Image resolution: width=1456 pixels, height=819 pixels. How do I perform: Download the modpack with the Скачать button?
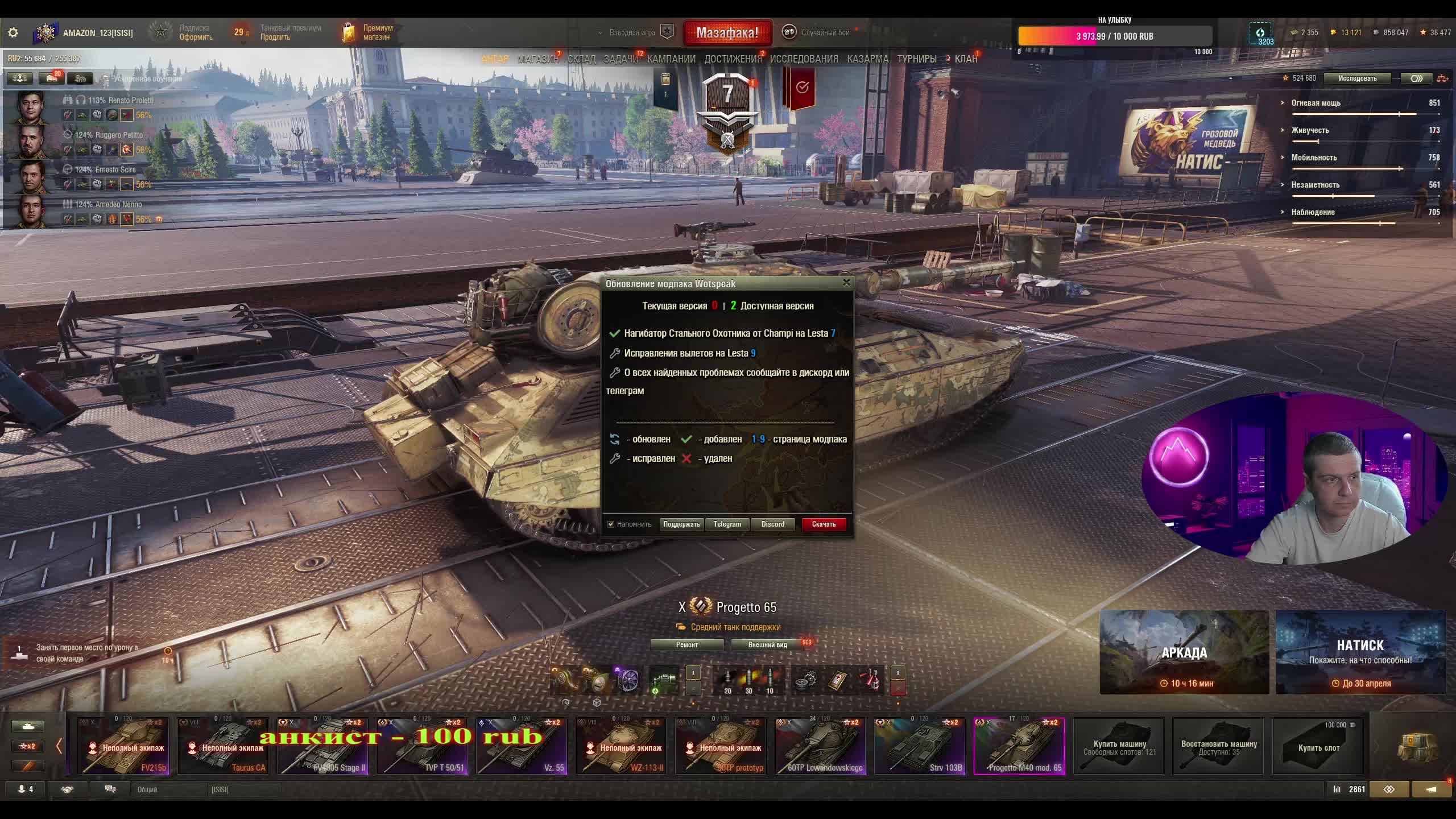point(824,524)
